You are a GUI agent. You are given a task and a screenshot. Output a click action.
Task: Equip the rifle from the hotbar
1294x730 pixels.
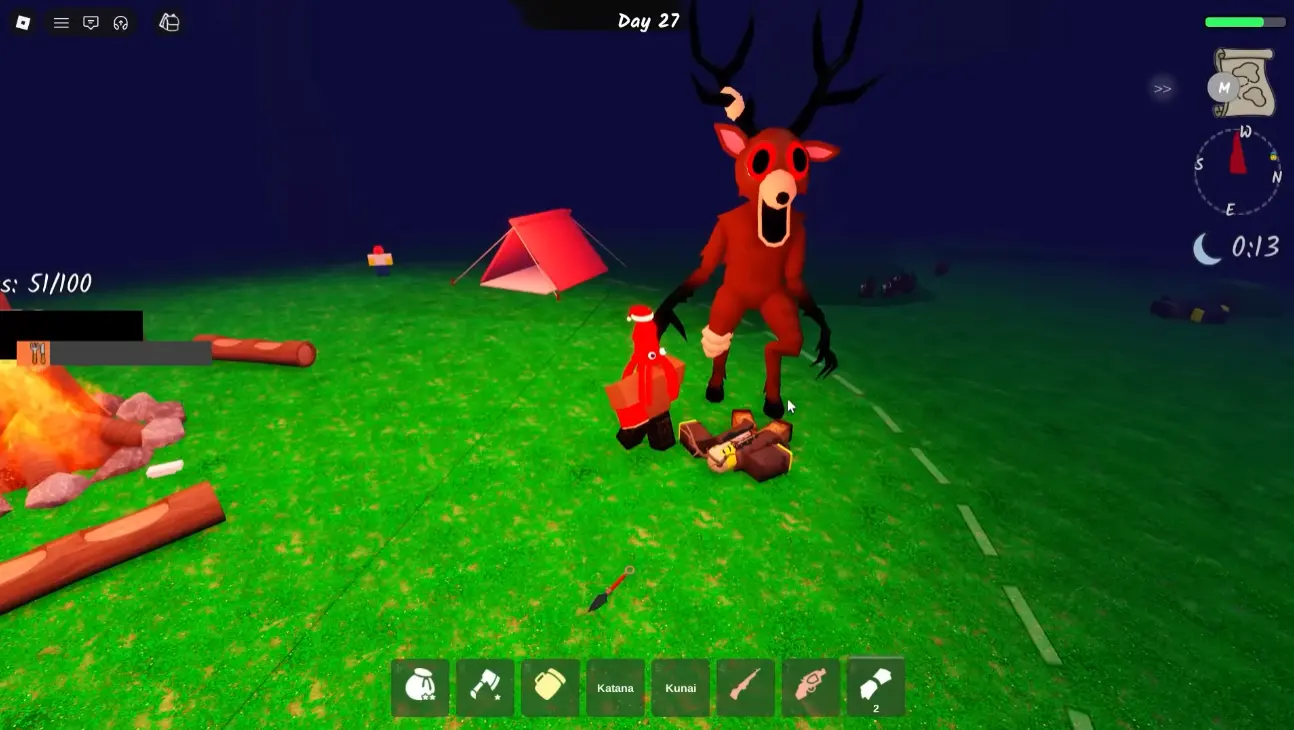745,687
